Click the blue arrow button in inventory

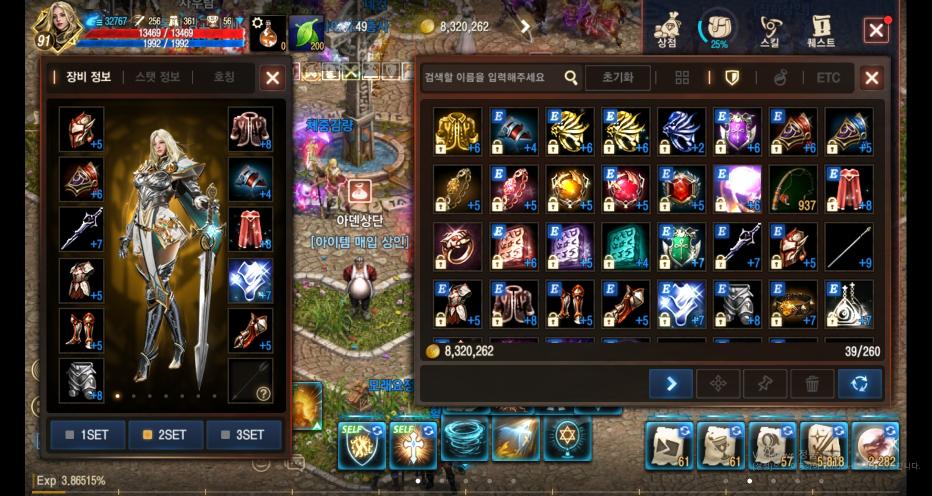point(670,383)
